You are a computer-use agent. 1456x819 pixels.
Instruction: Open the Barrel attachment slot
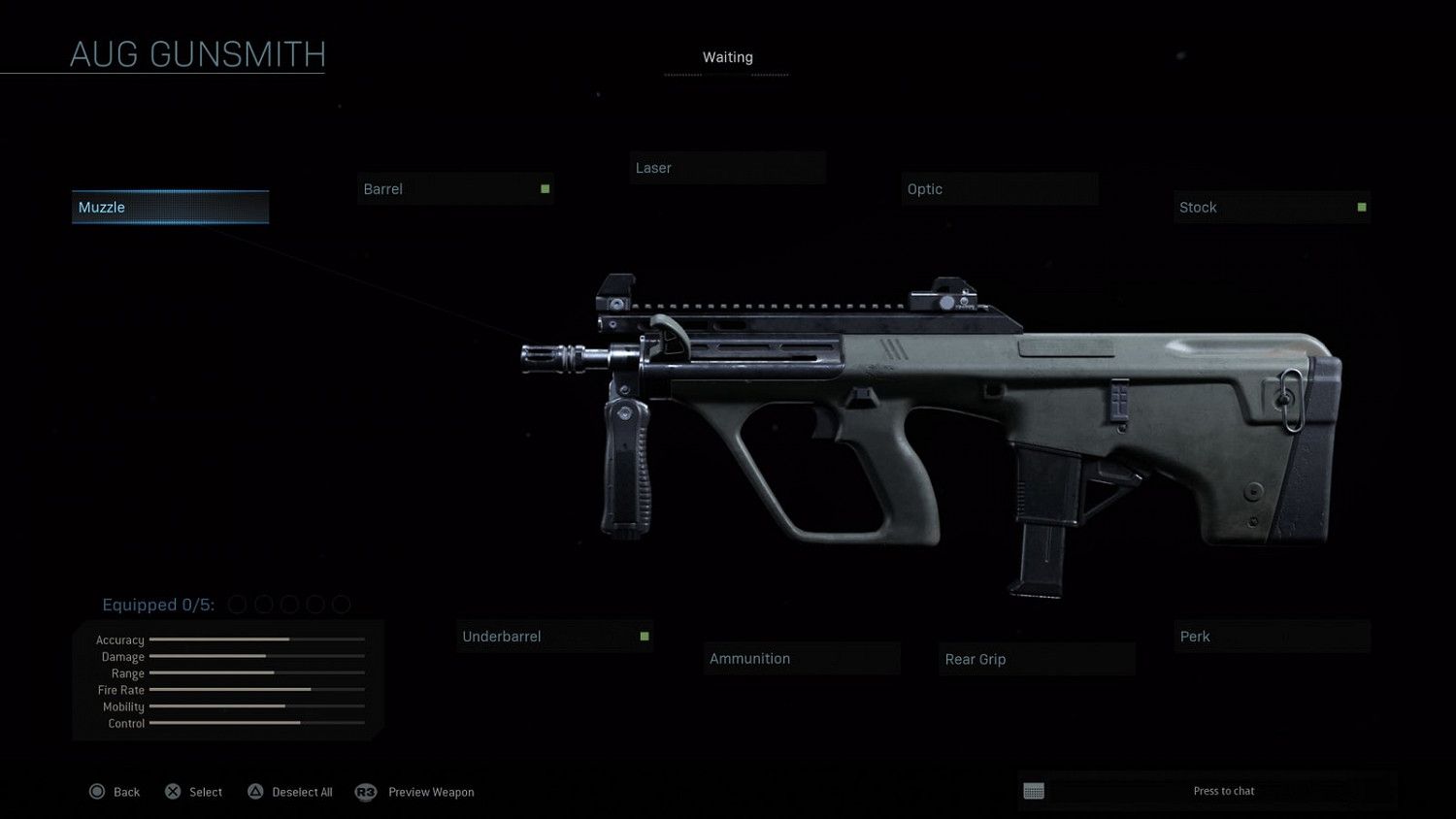pyautogui.click(x=455, y=189)
